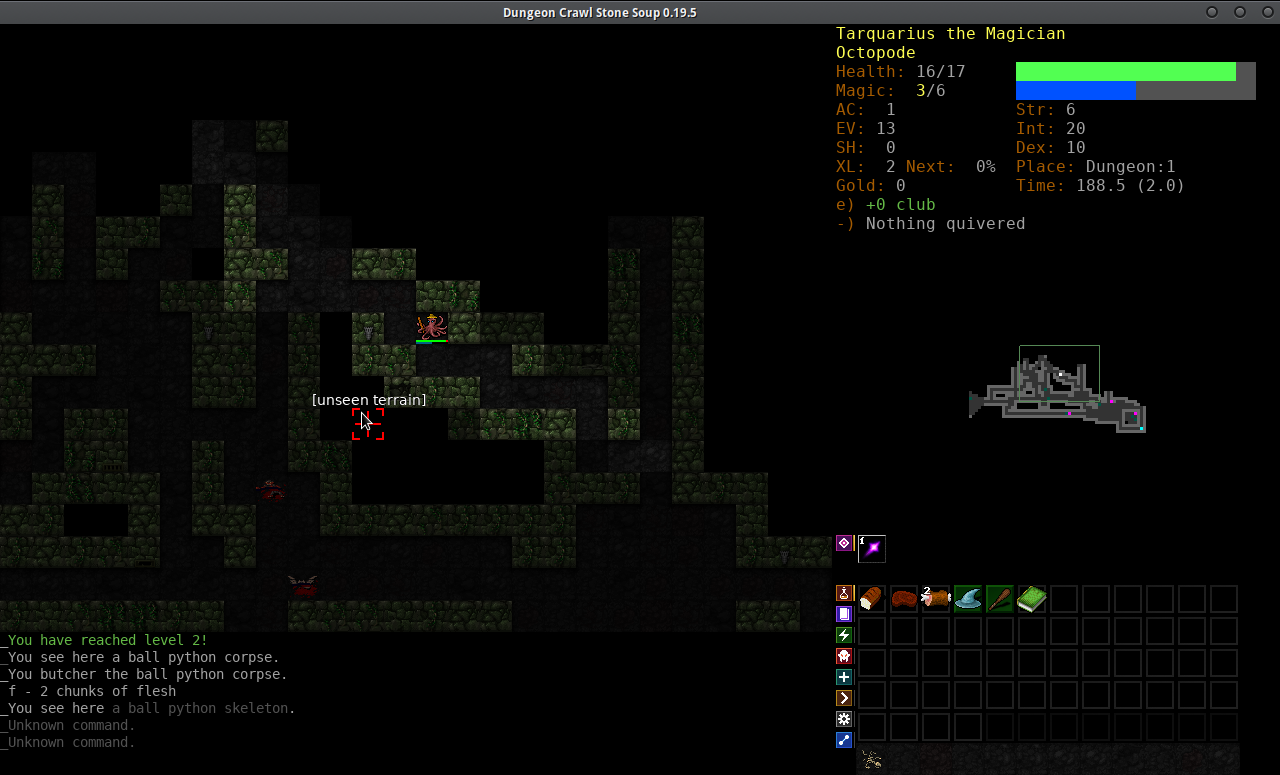This screenshot has width=1280, height=775.
Task: Select the bread ration inventory slot
Action: click(x=872, y=599)
